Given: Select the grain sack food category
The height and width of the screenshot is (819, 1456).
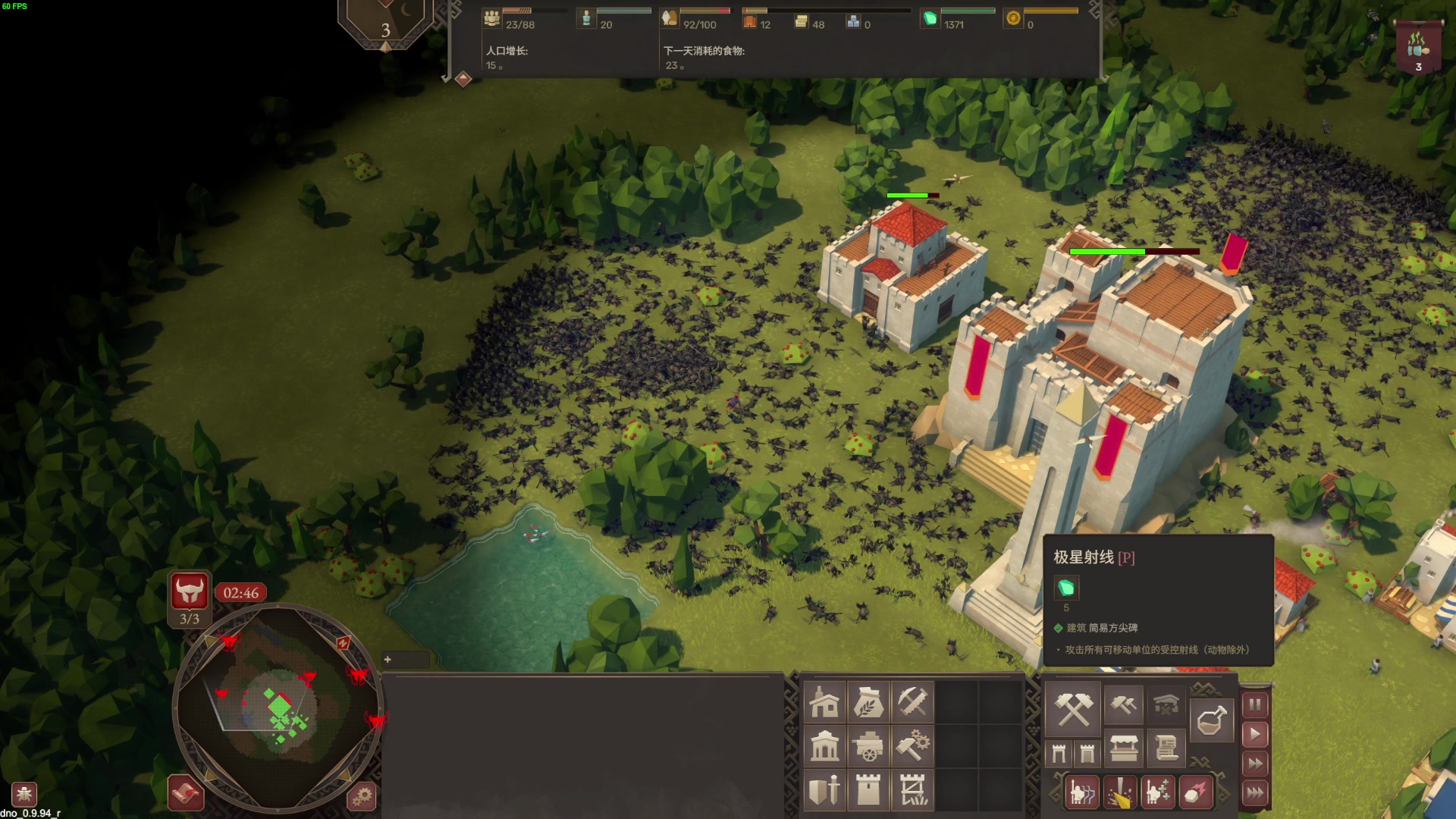Looking at the screenshot, I should [x=868, y=703].
